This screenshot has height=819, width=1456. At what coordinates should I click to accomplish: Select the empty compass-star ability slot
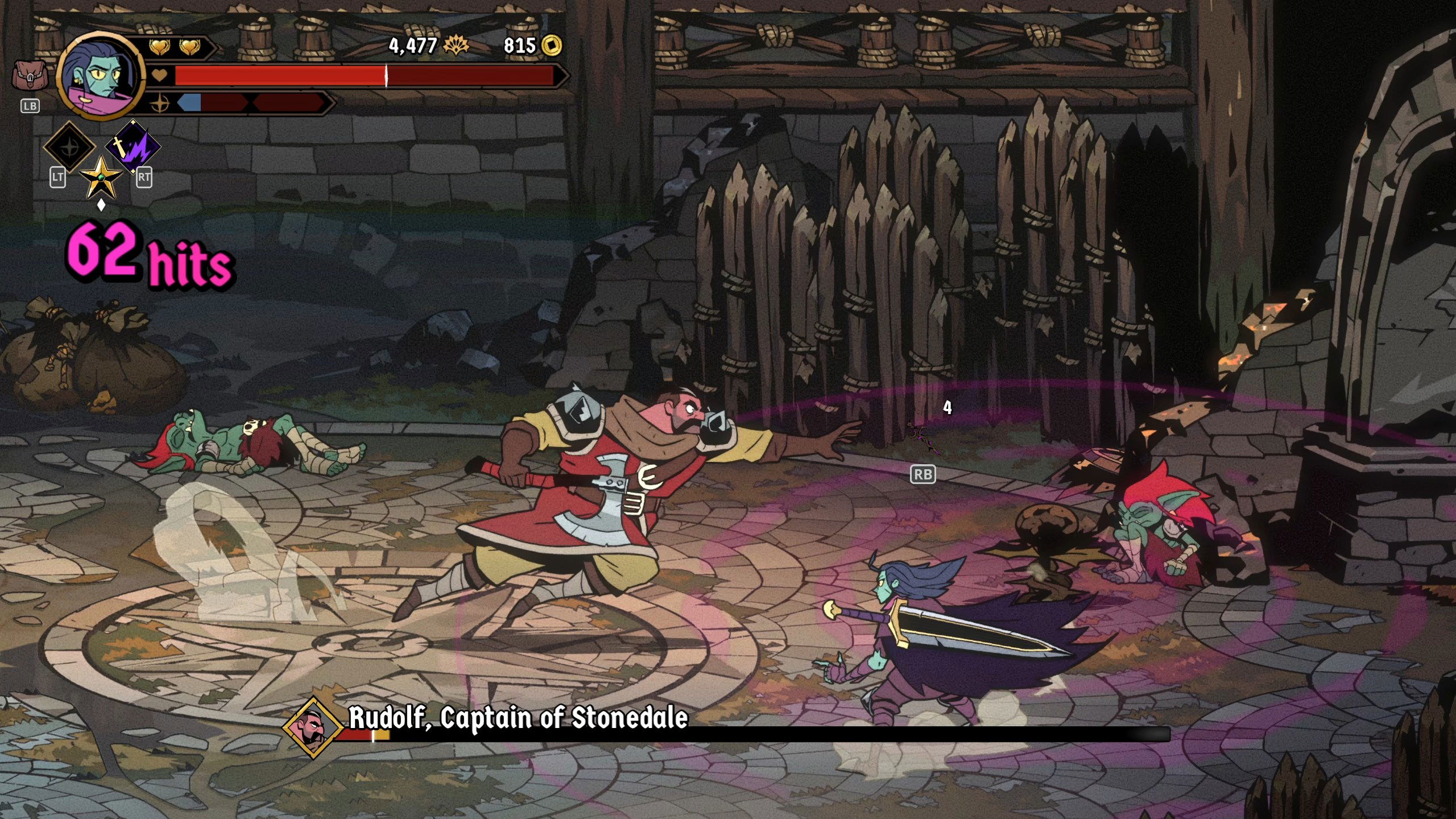70,147
